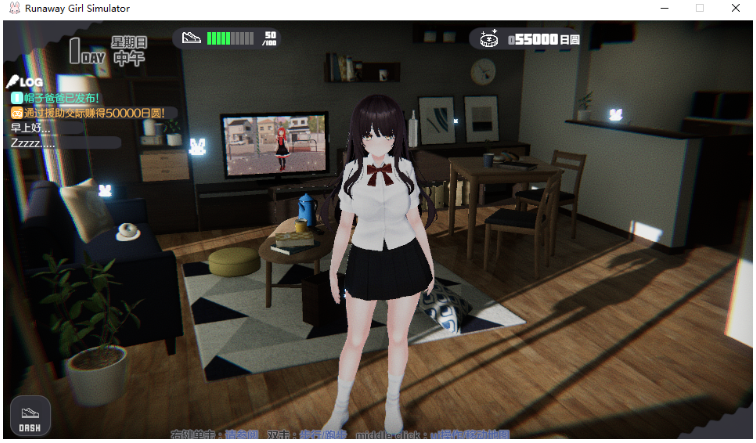Select the bunny marker above the sofa
The image size is (756, 443).
[105, 187]
